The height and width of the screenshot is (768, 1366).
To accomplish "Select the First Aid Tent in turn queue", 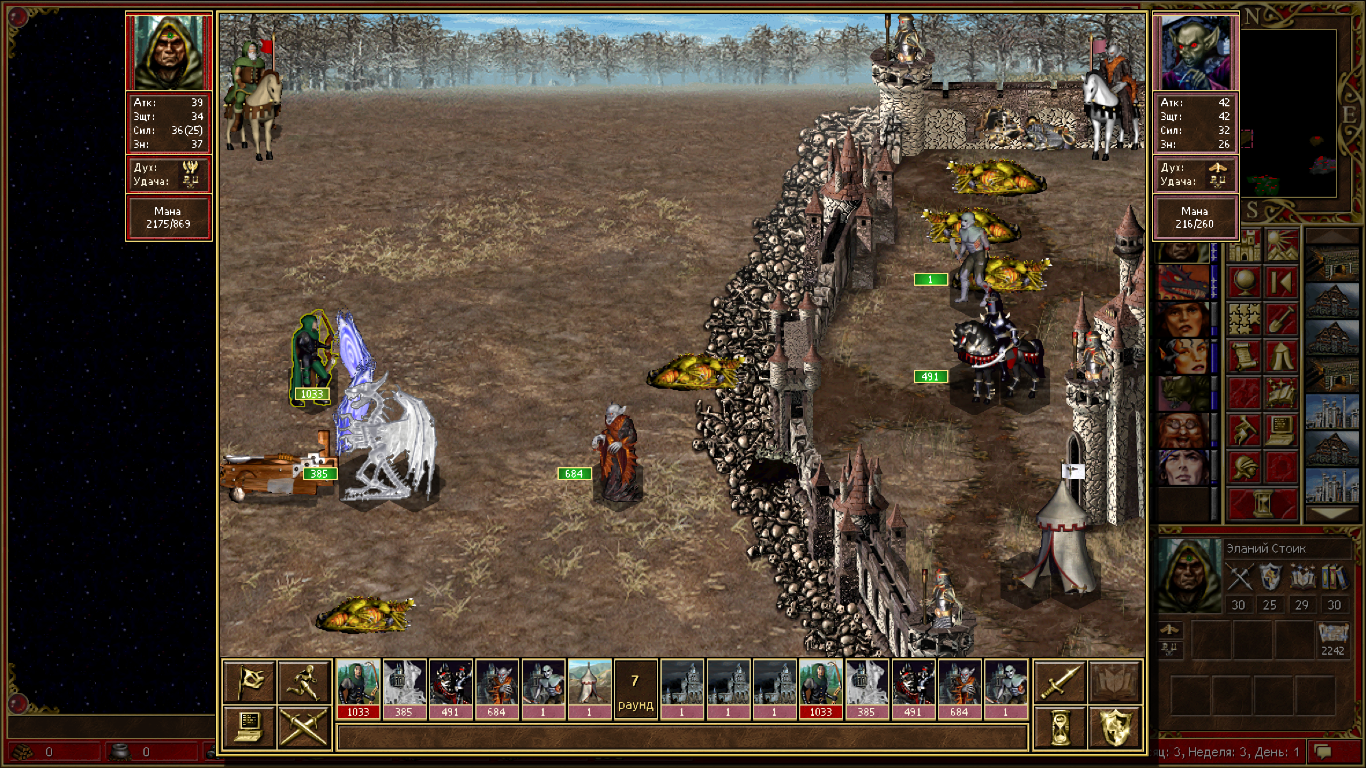I will (x=590, y=688).
